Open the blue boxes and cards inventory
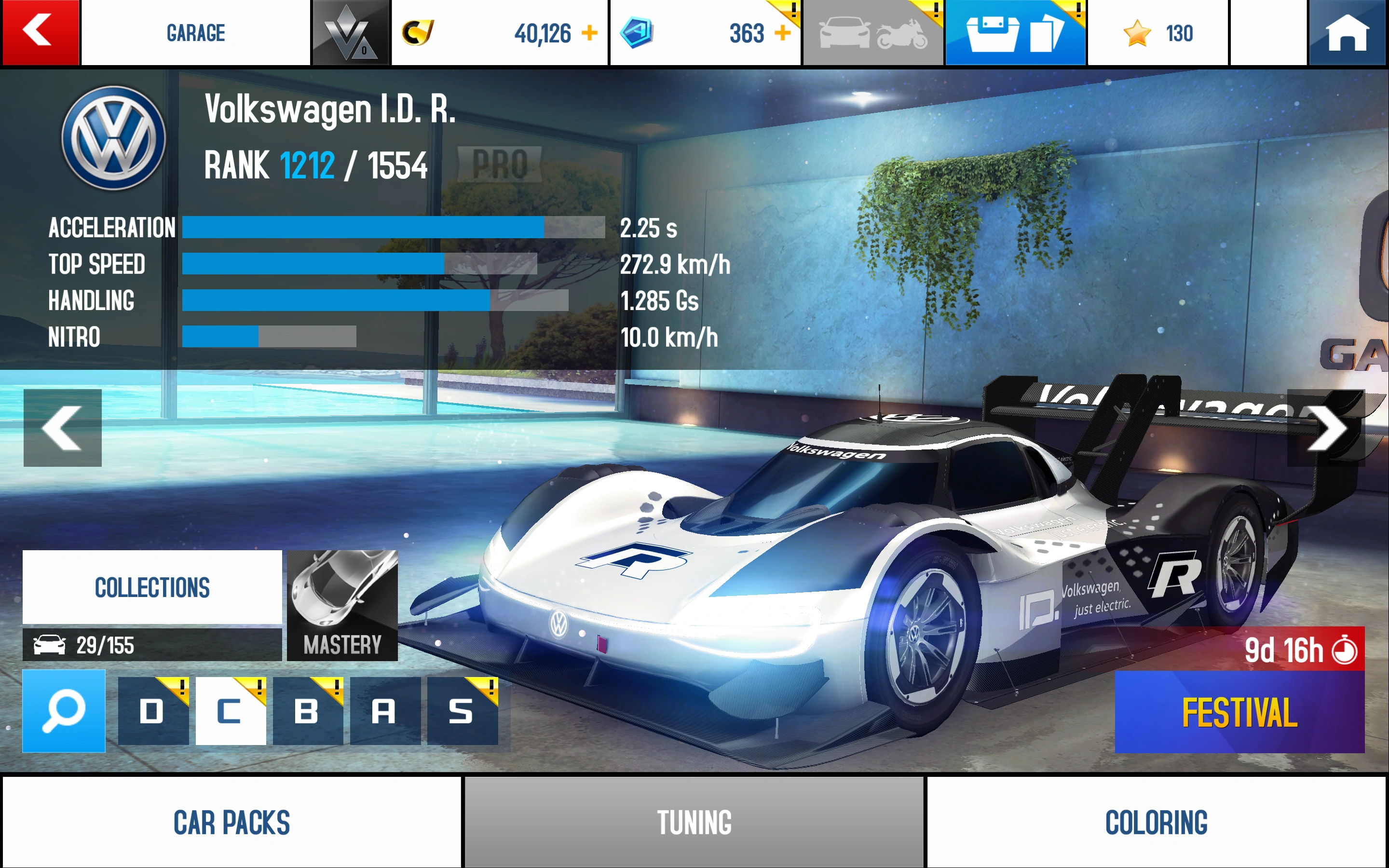 pos(1014,33)
